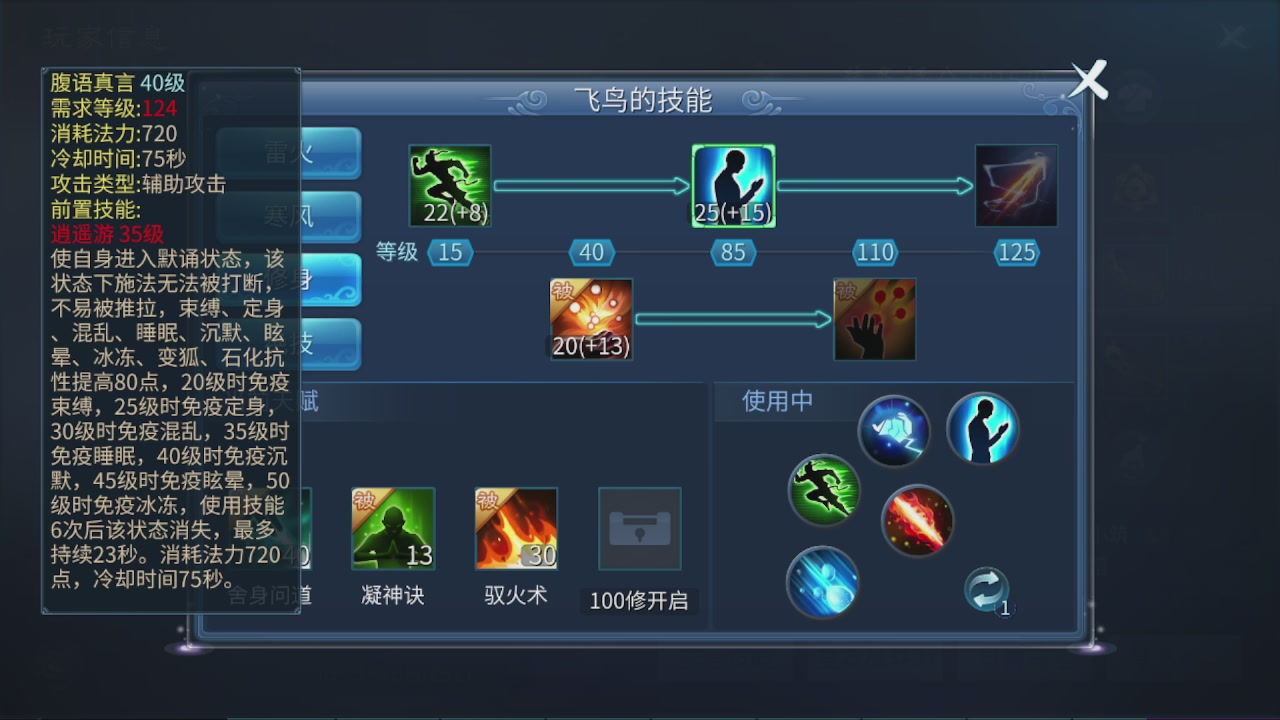Open the meditation skill showing 25(+15)
This screenshot has width=1280, height=720.
click(x=733, y=186)
